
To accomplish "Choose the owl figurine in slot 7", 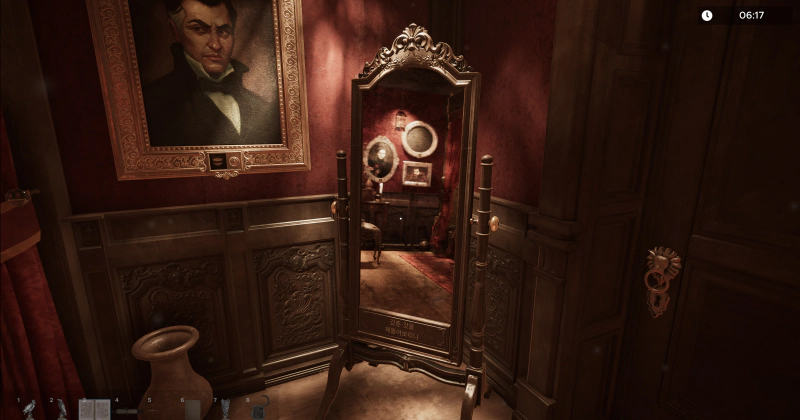I will pos(225,409).
